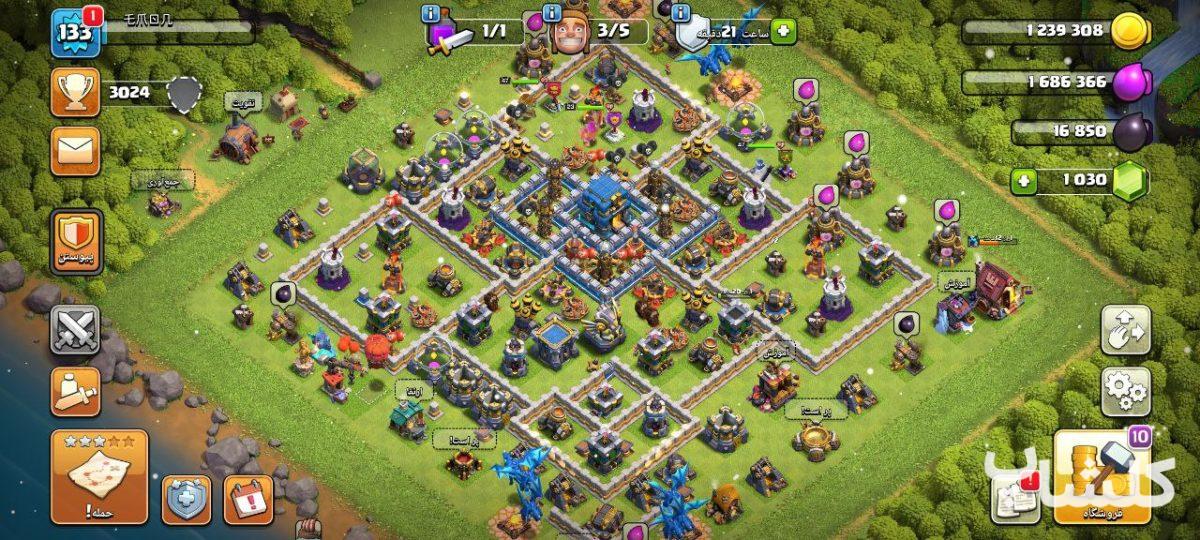The height and width of the screenshot is (540, 1200).
Task: Open the clan shield badge button
Action: point(75,241)
